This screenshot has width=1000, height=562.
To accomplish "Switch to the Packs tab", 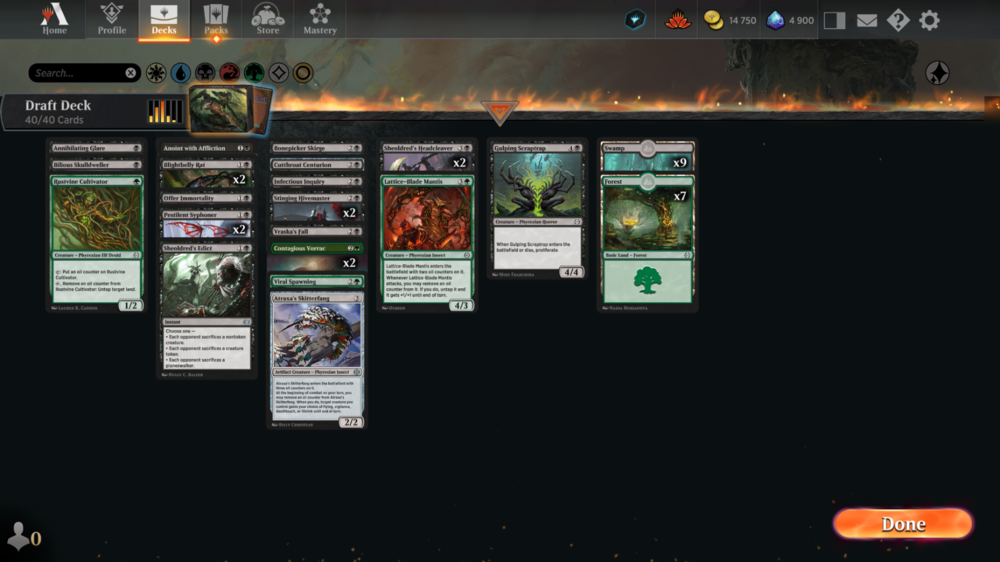I will click(216, 19).
